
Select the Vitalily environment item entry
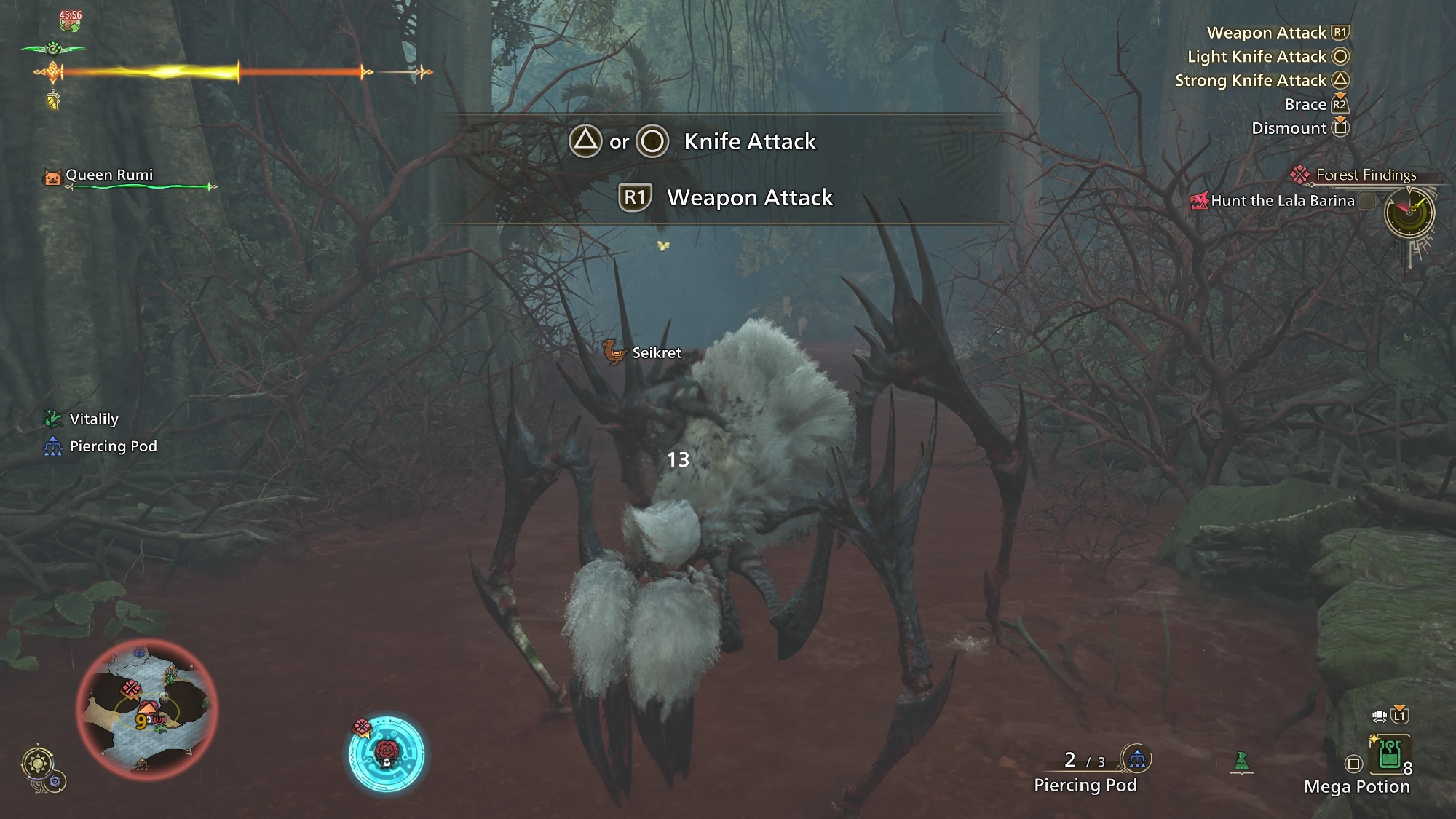(93, 419)
